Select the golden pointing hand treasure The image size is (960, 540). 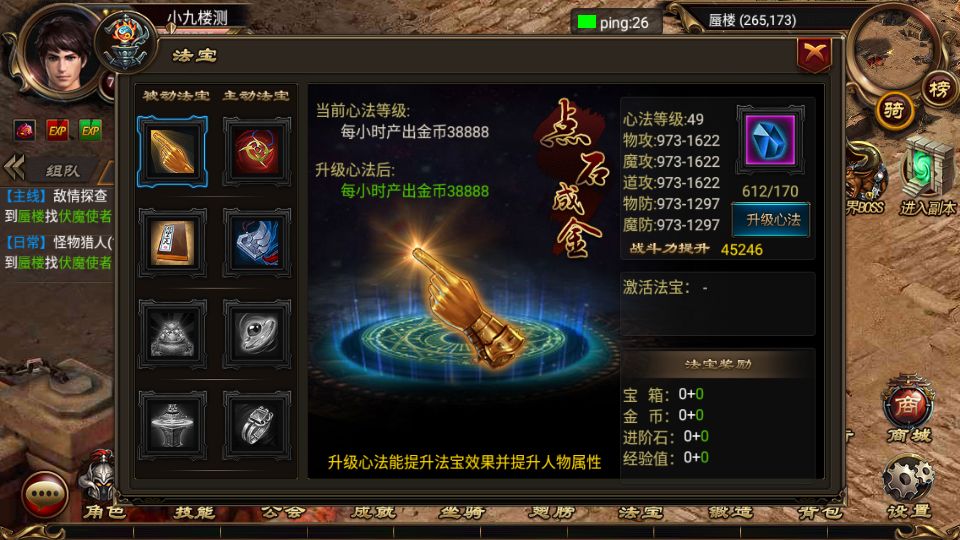pos(172,150)
